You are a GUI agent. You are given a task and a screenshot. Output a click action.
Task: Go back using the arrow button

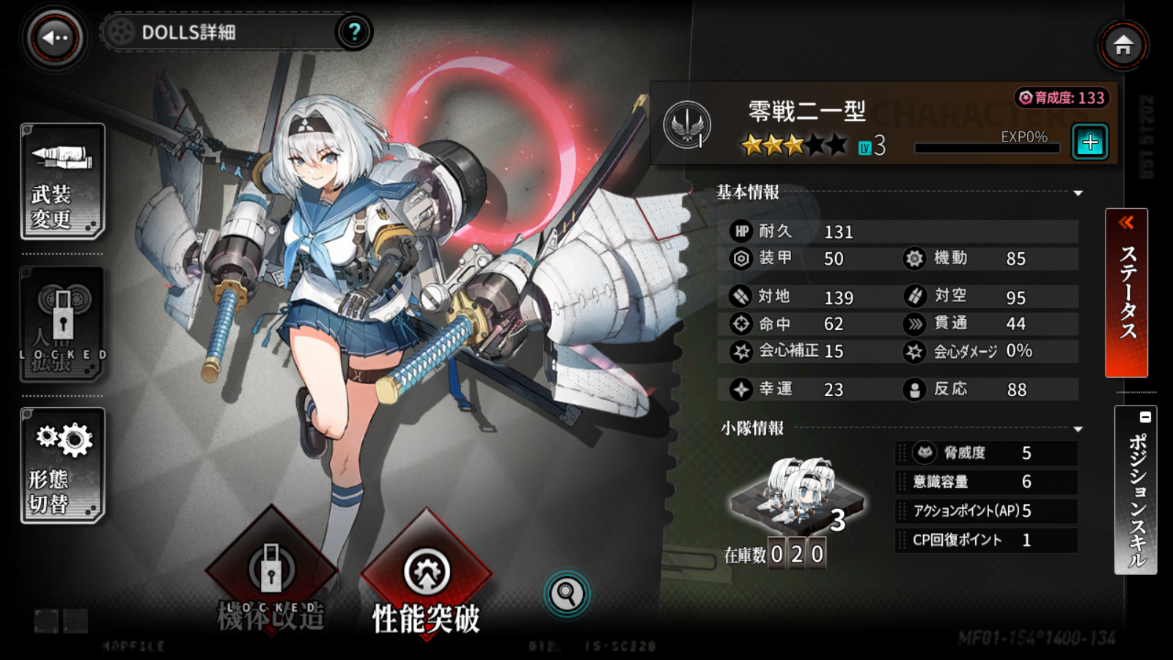coord(55,38)
